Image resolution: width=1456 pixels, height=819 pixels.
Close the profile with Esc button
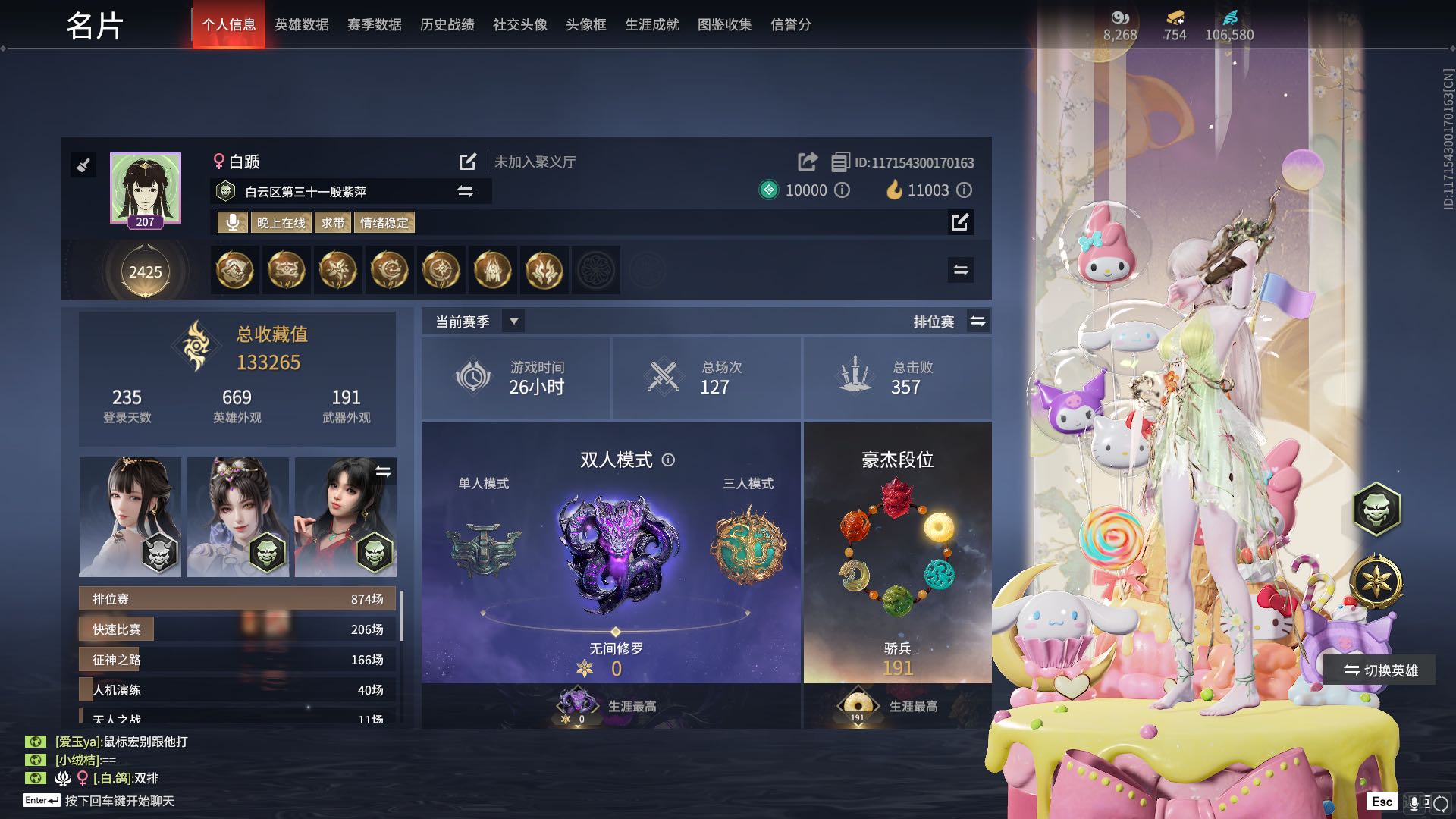[1382, 802]
